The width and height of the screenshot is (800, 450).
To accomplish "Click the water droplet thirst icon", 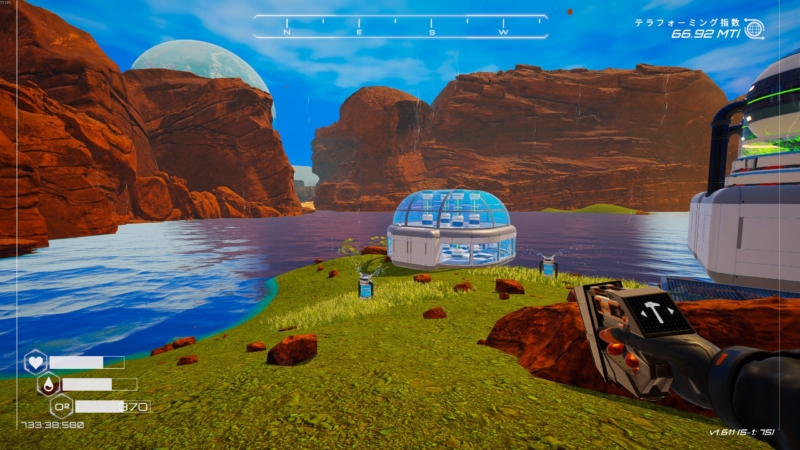I will pyautogui.click(x=48, y=384).
